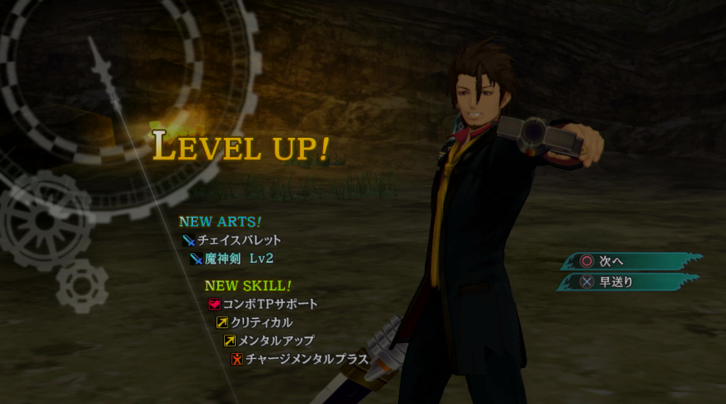Screen dimensions: 726x404
Task: Click the メンタルアップ skill entry
Action: click(271, 341)
